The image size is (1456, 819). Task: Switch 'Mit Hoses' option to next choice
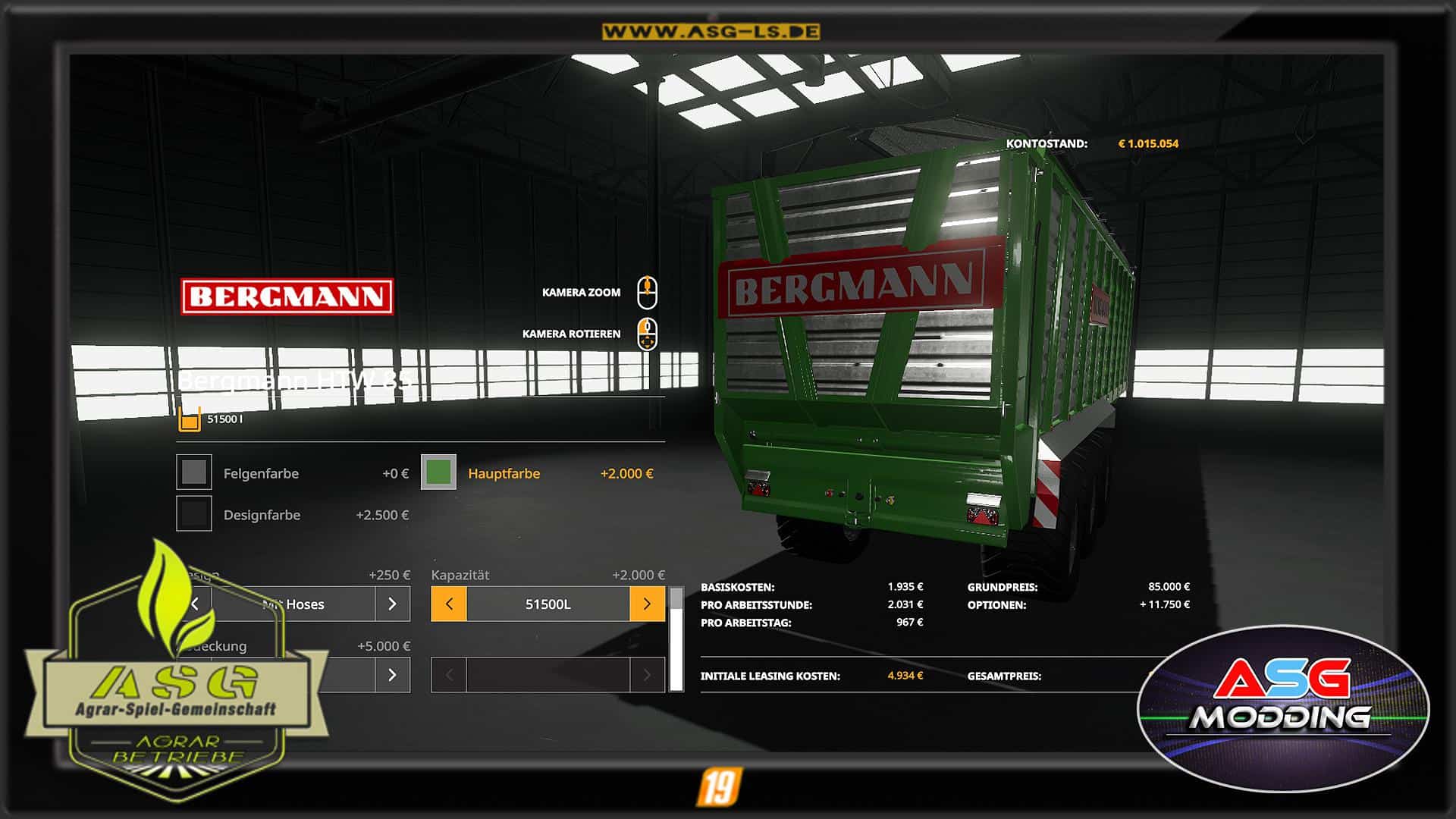392,604
